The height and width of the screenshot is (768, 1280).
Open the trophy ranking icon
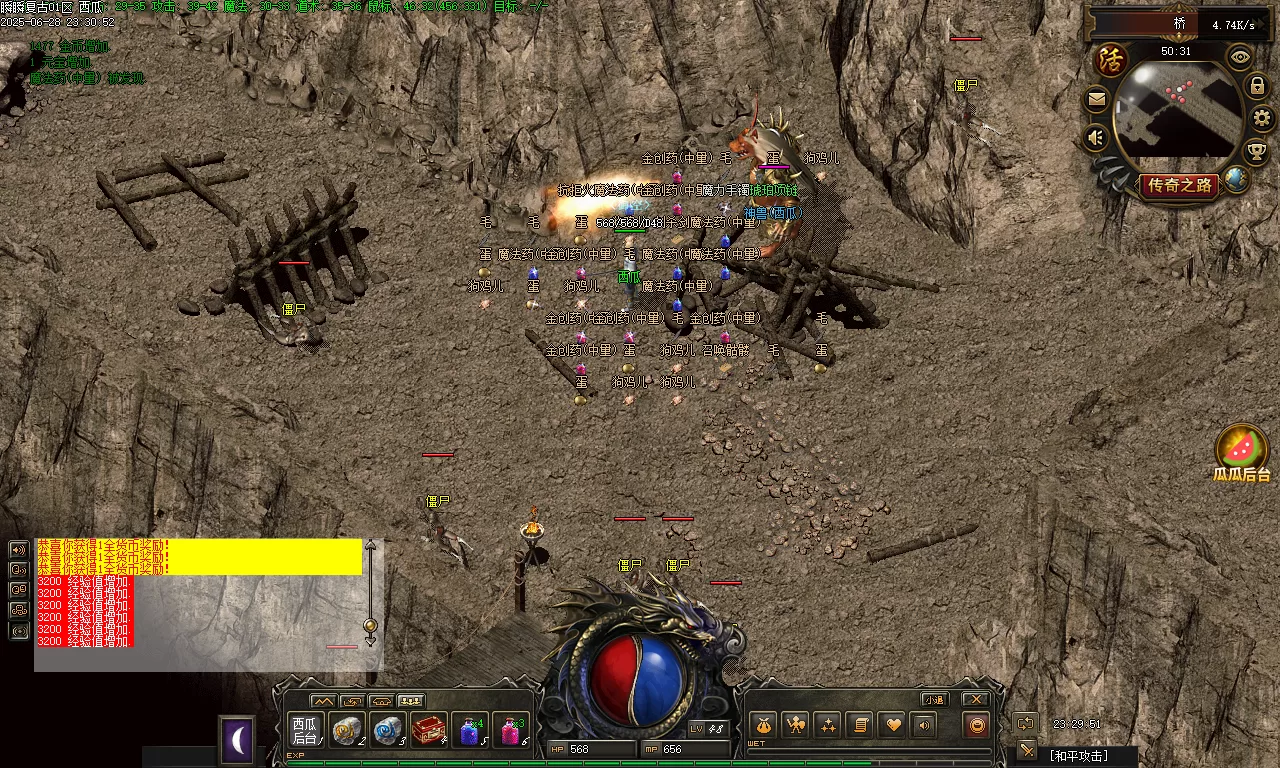pos(1256,151)
